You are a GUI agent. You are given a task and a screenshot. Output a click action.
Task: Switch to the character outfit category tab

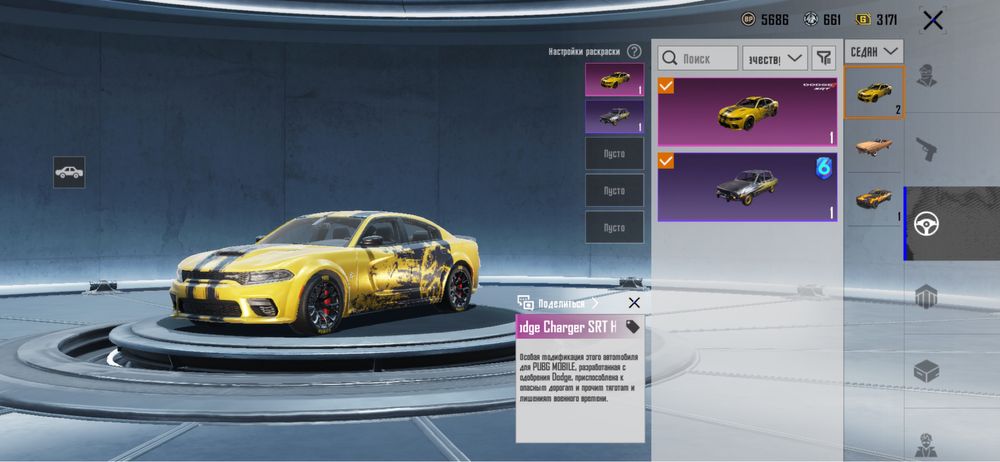coord(927,75)
